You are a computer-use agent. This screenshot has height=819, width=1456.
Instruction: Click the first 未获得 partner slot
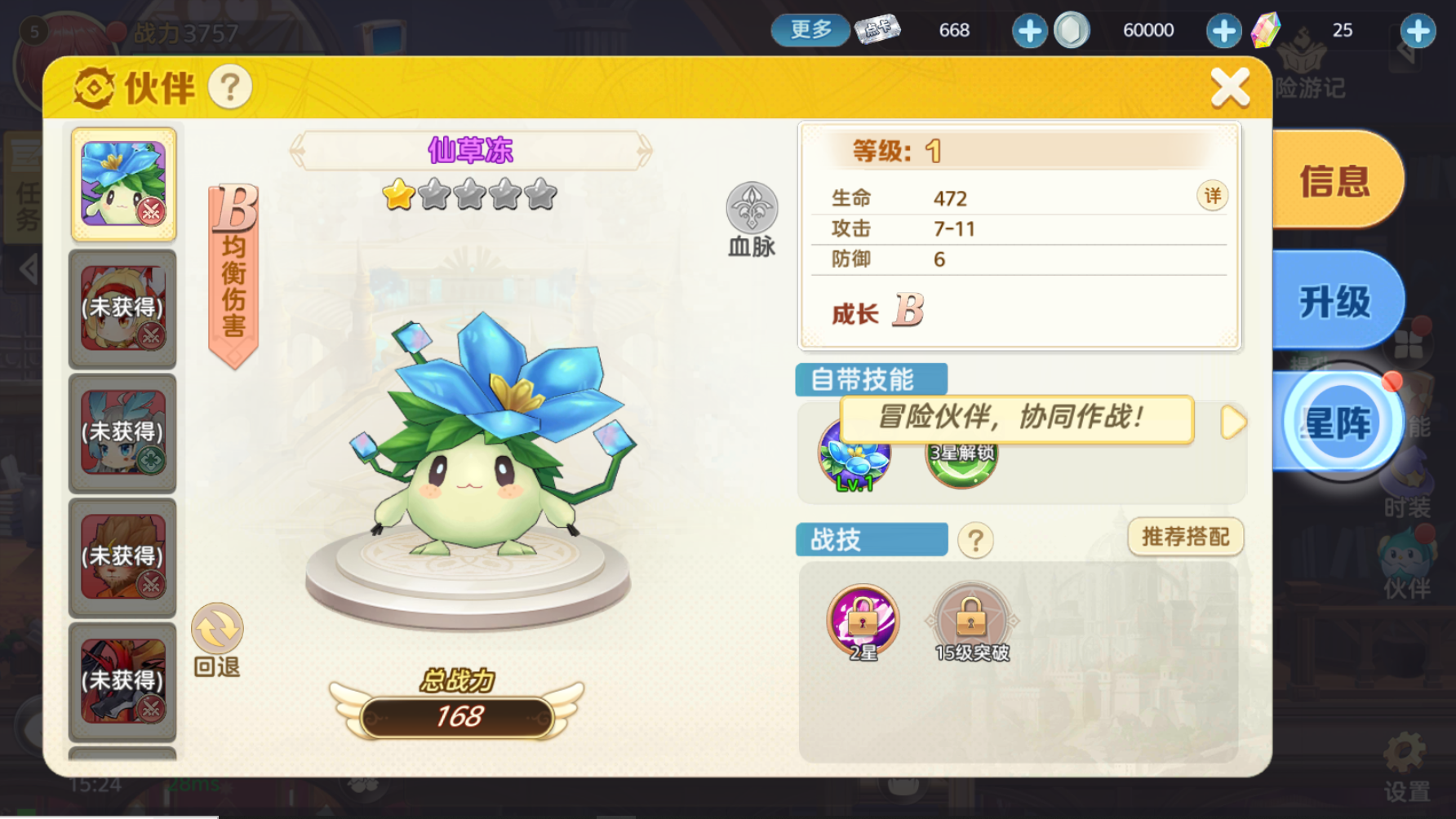pos(122,308)
